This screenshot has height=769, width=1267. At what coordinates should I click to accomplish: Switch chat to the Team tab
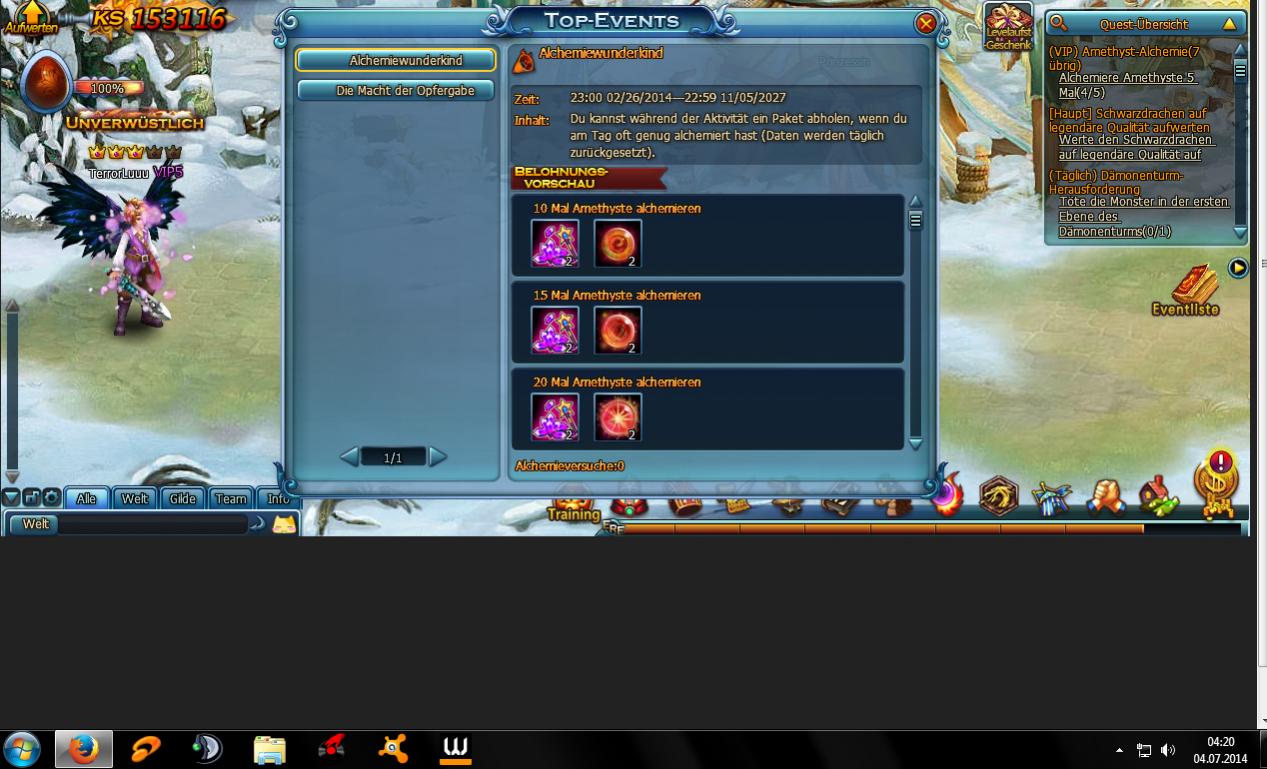[231, 498]
